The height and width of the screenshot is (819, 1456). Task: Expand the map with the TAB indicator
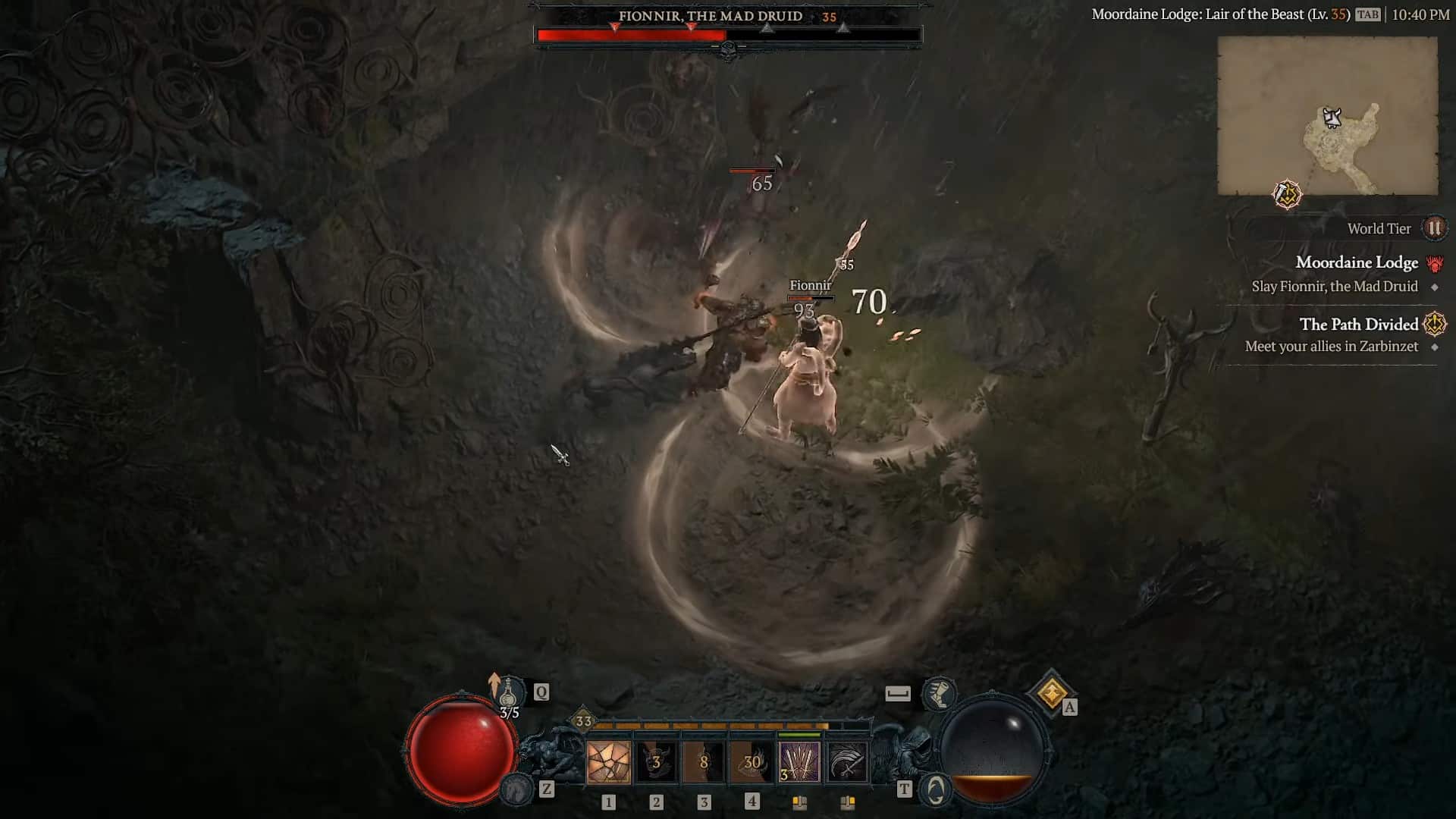pos(1369,13)
